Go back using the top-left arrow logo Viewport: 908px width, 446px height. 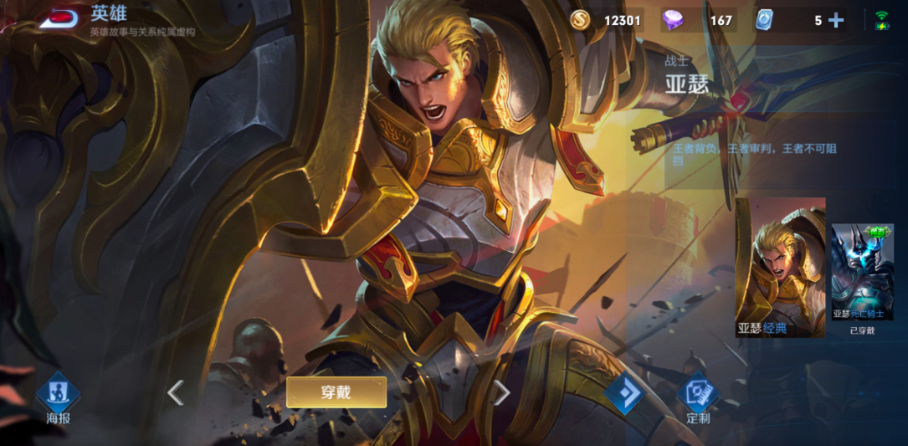coord(58,19)
